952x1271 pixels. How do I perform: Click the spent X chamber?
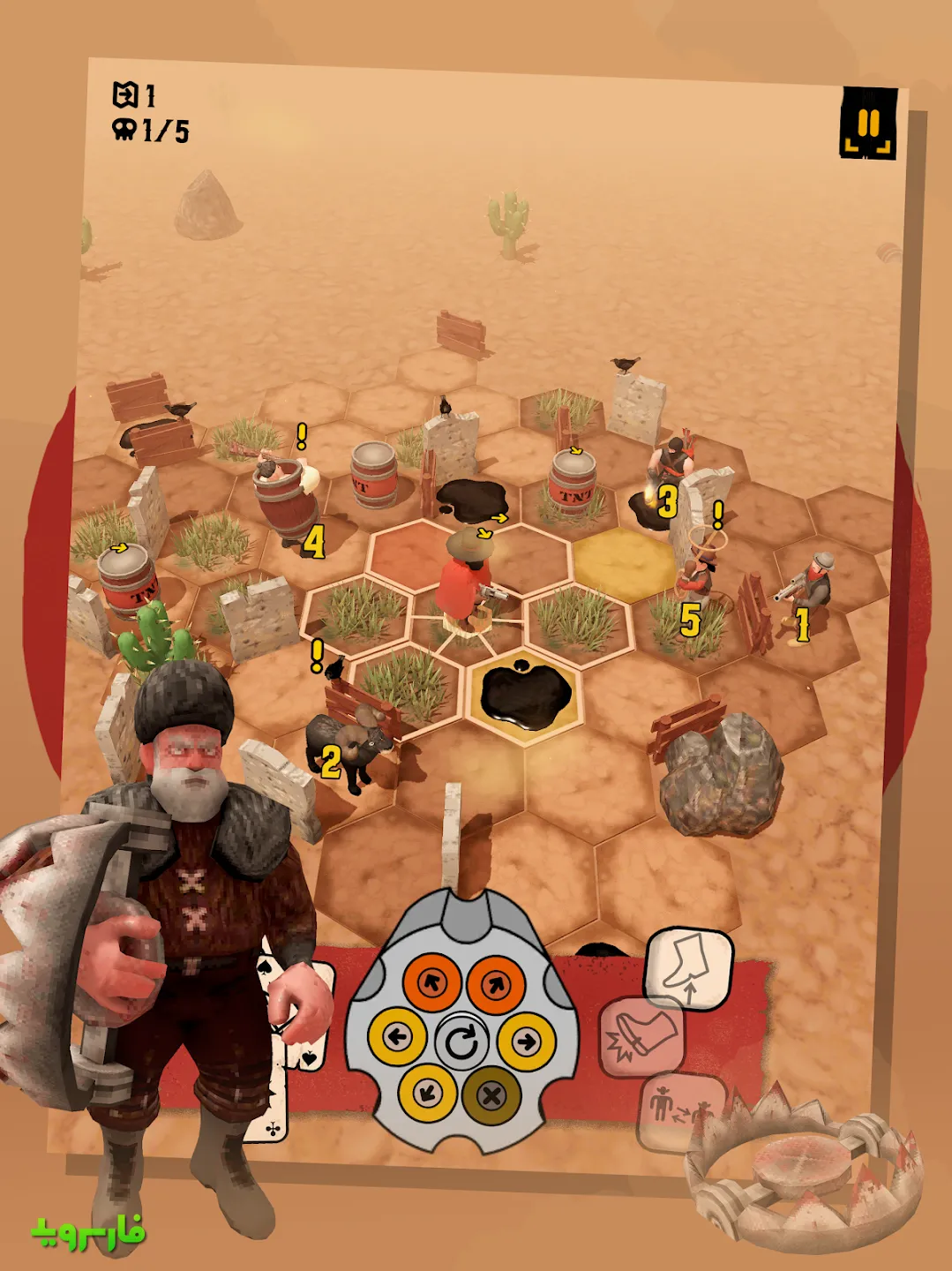491,1095
